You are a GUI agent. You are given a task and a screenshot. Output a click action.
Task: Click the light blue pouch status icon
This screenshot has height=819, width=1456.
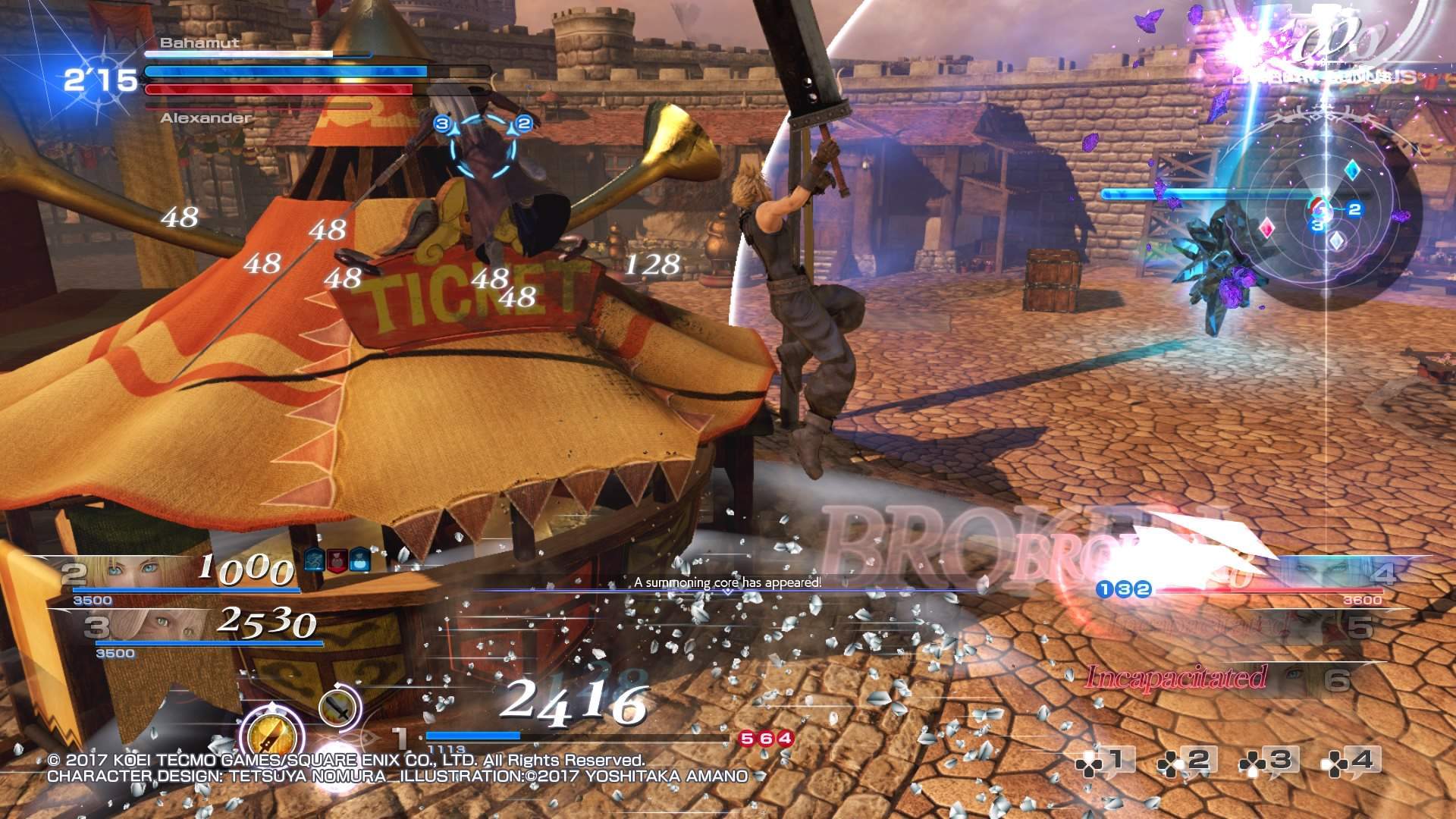(x=360, y=561)
